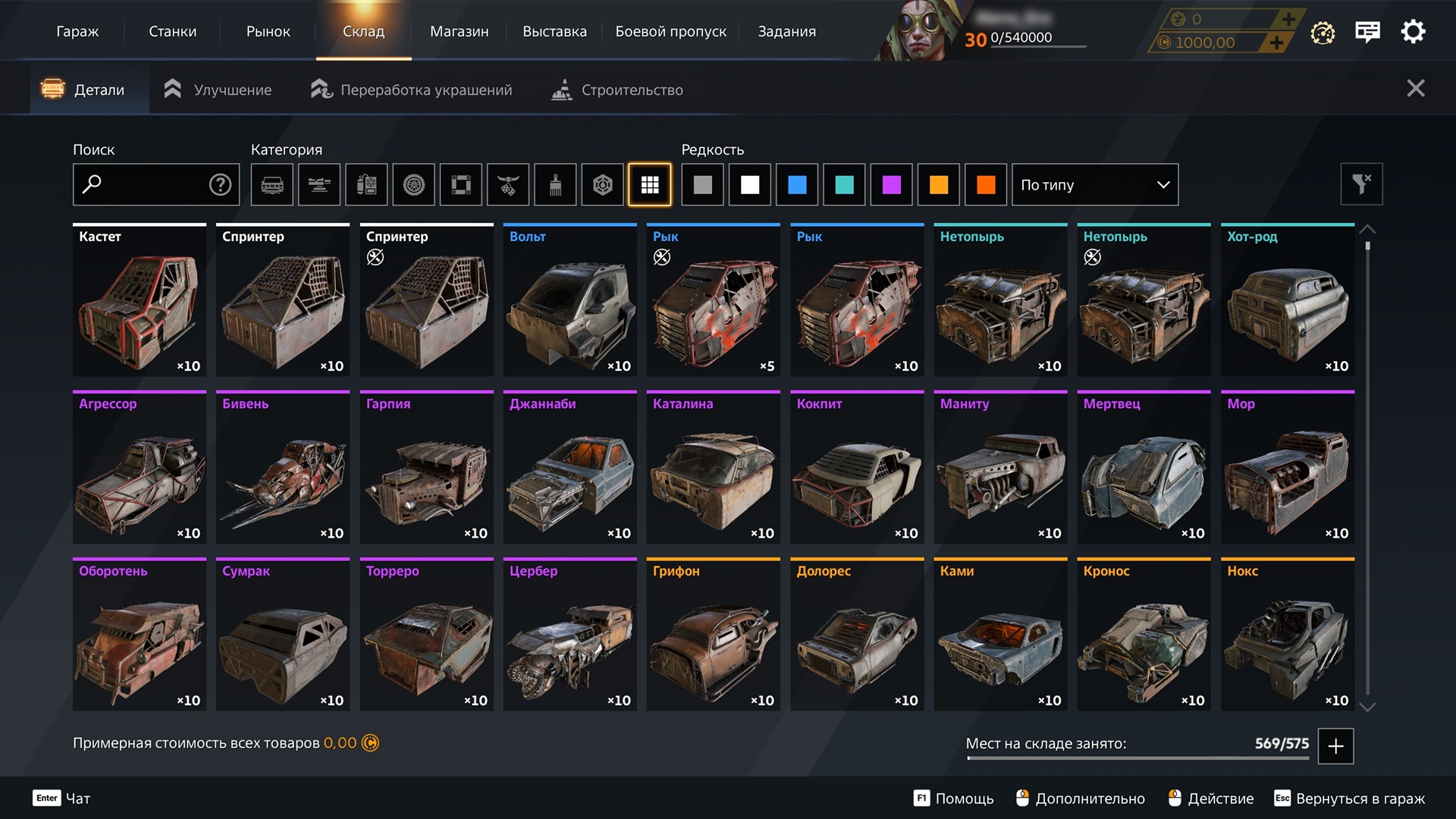The image size is (1456, 819).
Task: Close the storage panel with the X
Action: 1415,89
